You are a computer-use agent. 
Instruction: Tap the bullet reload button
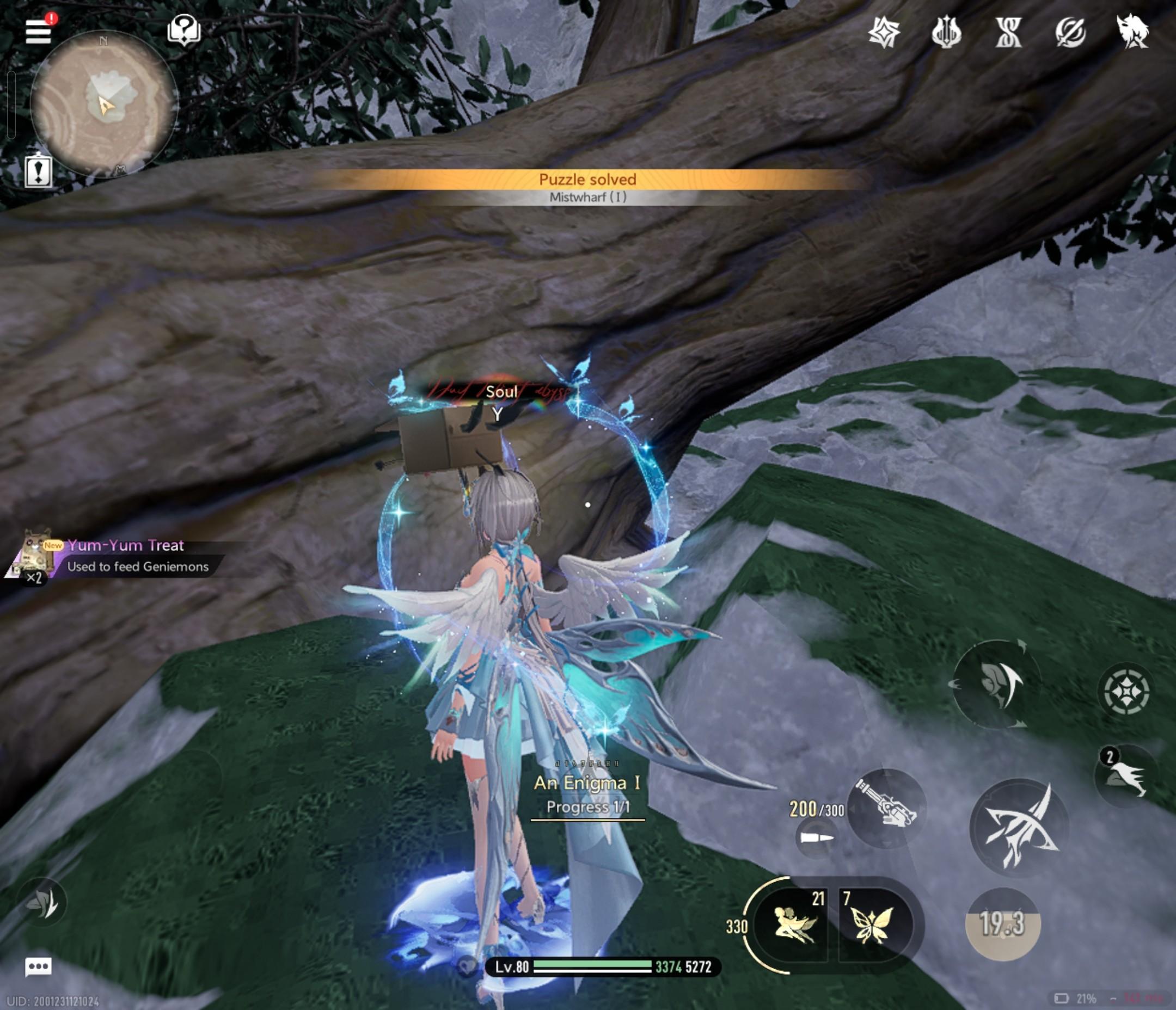[x=817, y=837]
